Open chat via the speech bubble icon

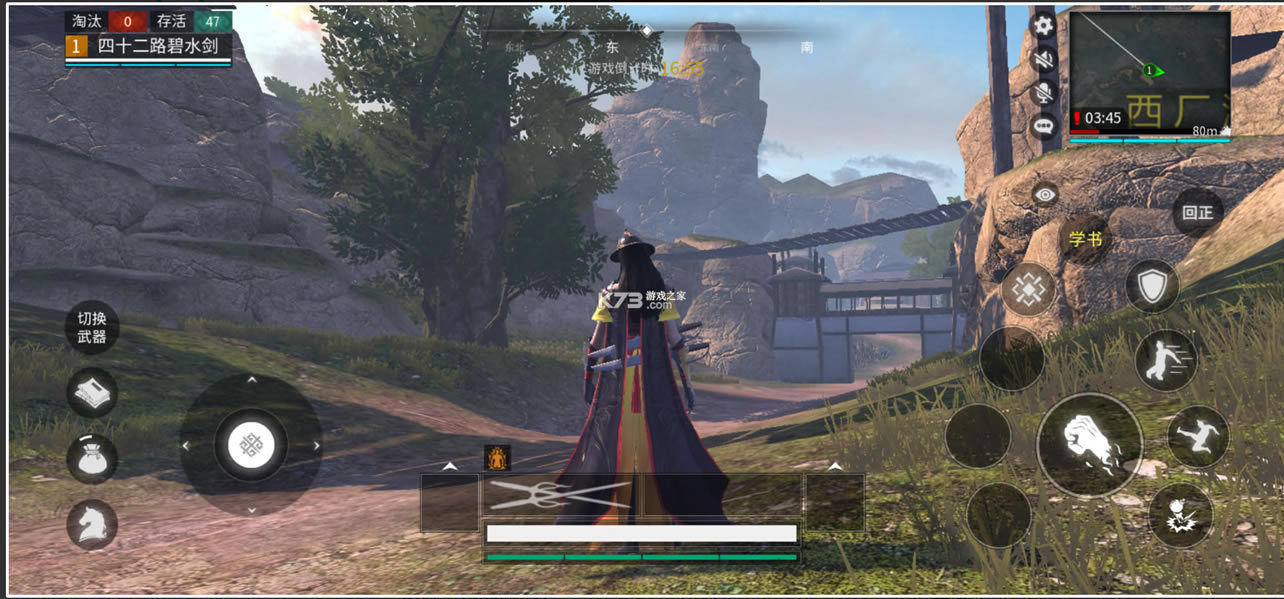tap(1044, 127)
